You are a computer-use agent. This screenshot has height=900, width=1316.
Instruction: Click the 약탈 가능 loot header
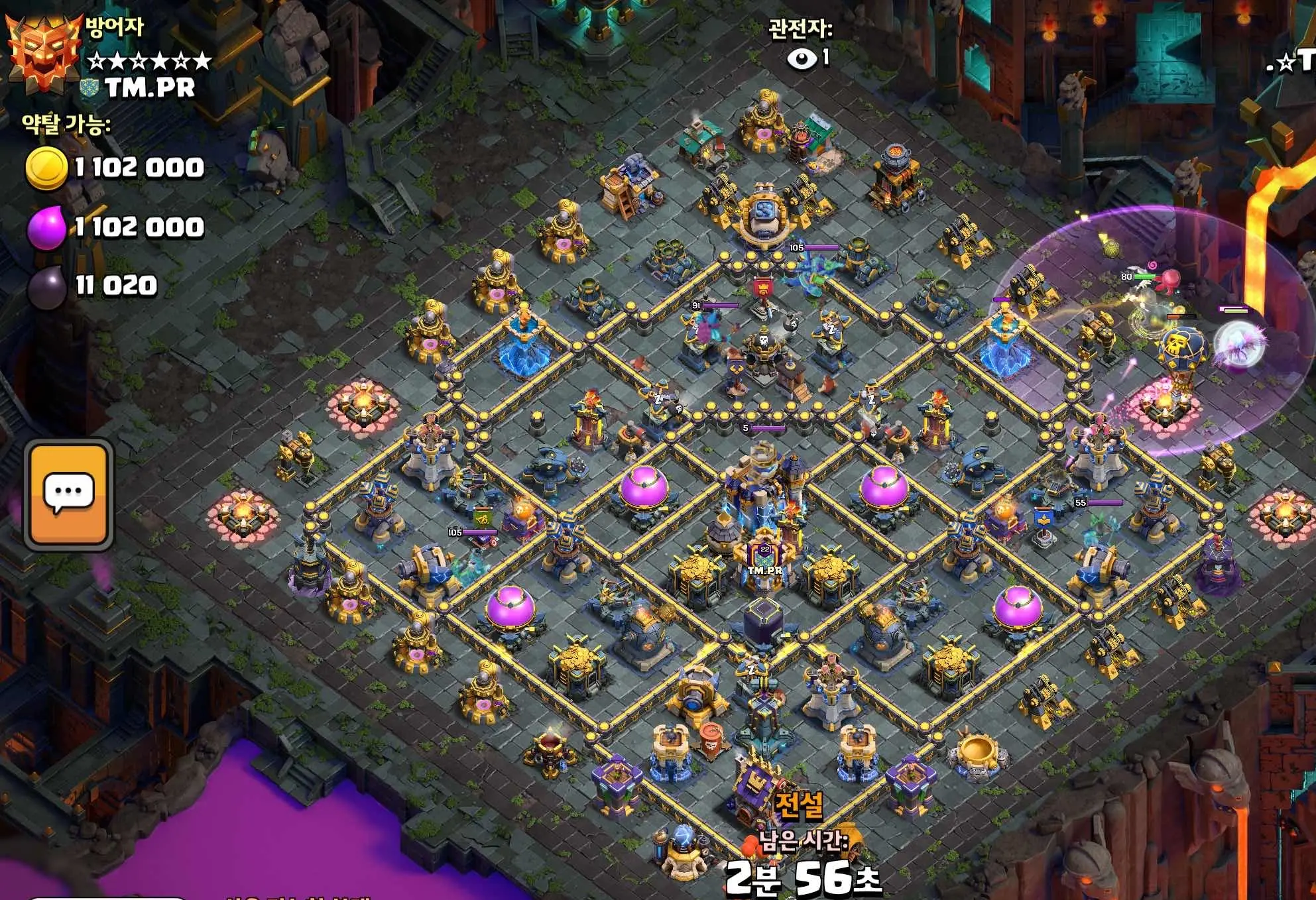coord(63,125)
